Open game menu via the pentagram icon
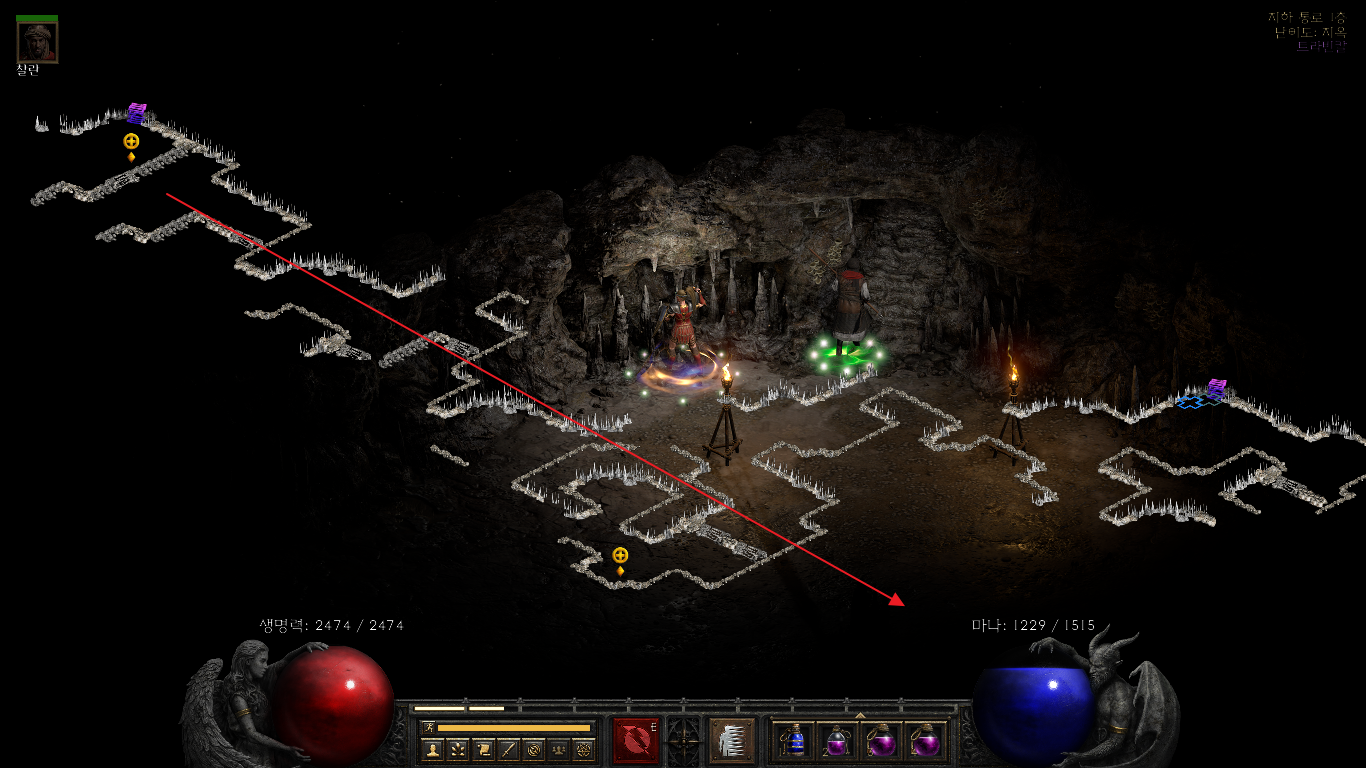The image size is (1366, 768). point(584,749)
